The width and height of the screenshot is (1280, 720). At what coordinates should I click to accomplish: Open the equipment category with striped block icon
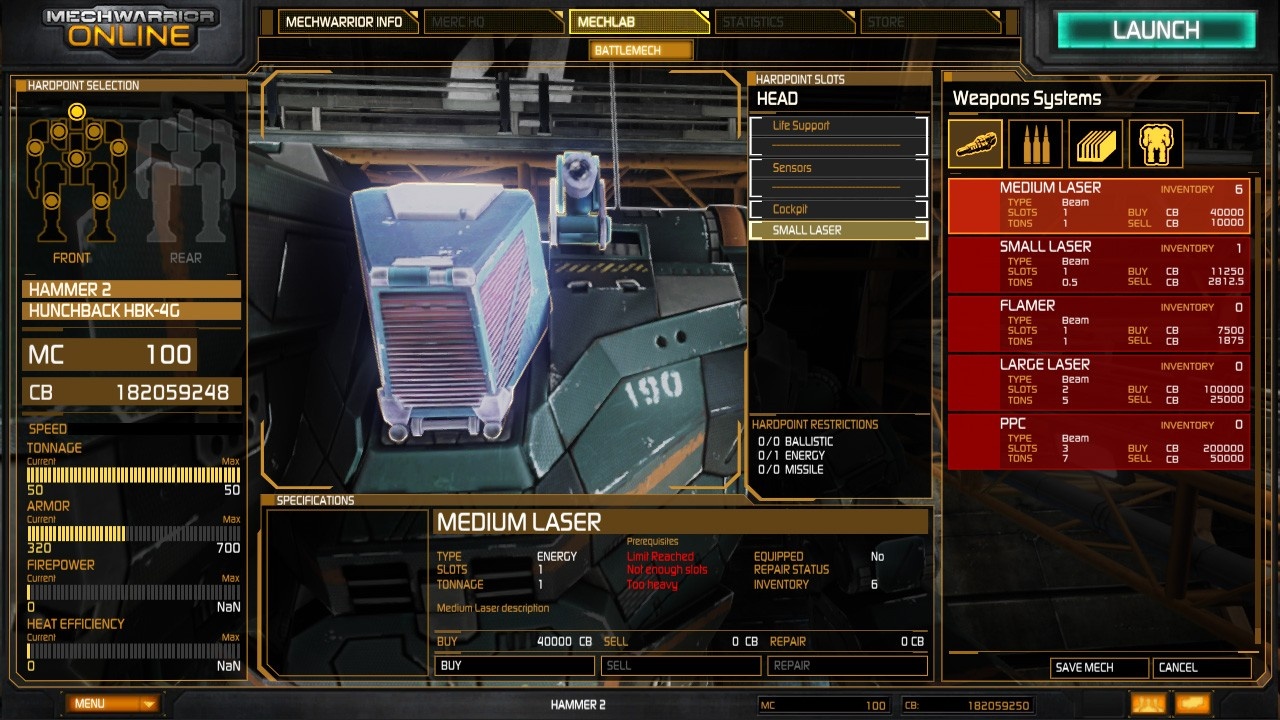(1096, 144)
